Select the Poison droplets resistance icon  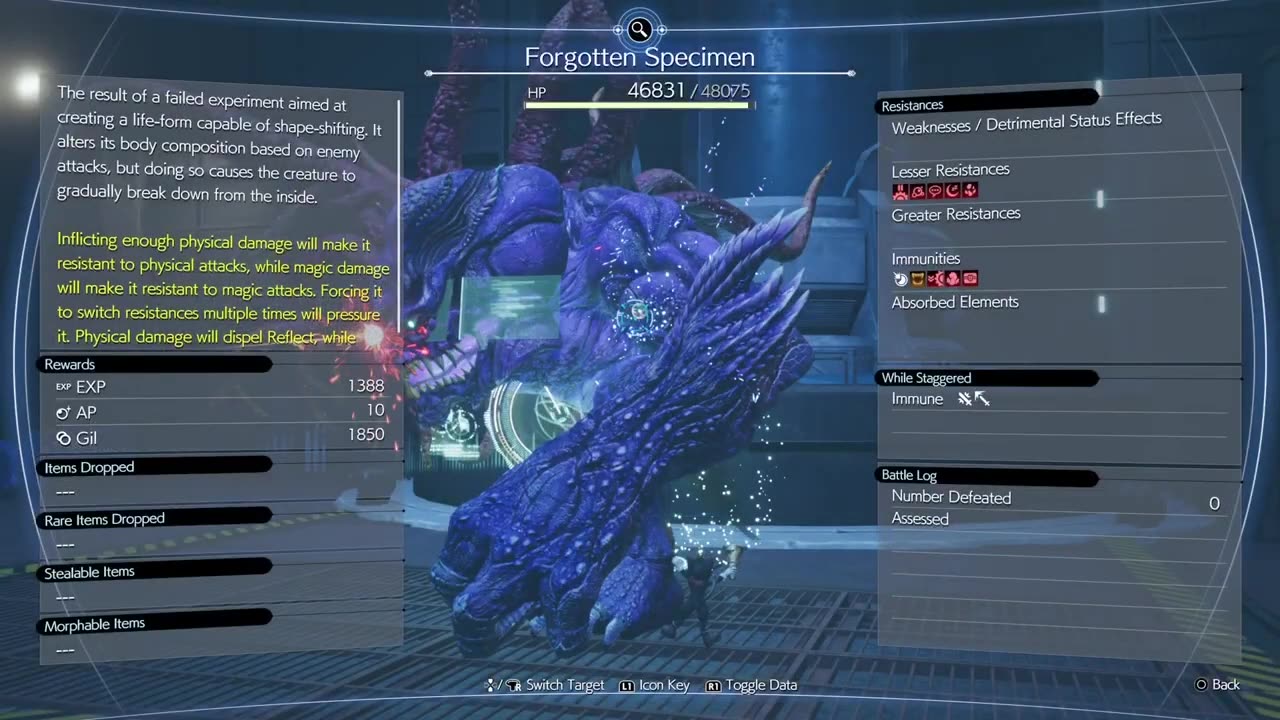(x=969, y=191)
